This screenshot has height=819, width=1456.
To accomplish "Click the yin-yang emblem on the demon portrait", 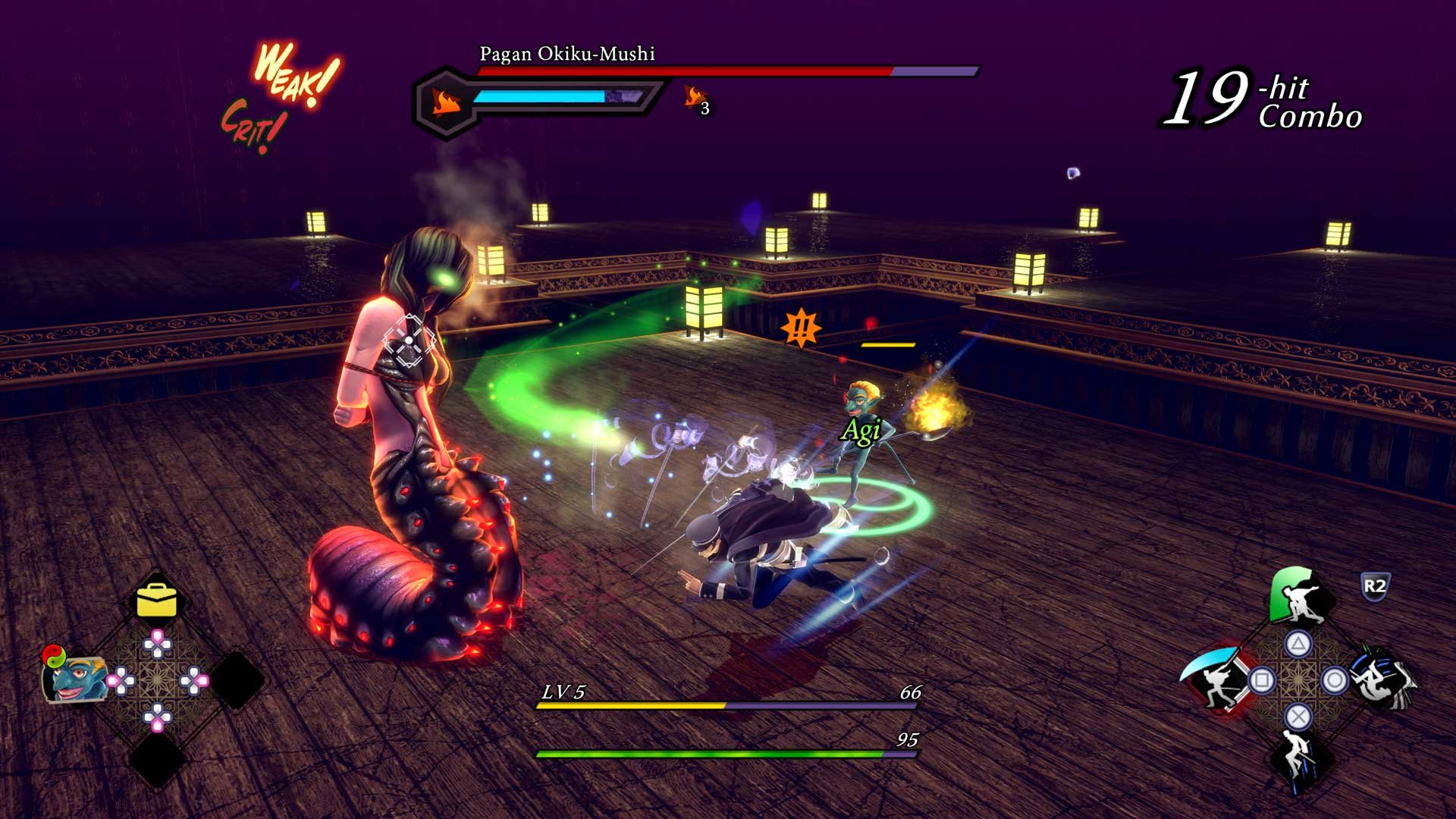I will [54, 655].
